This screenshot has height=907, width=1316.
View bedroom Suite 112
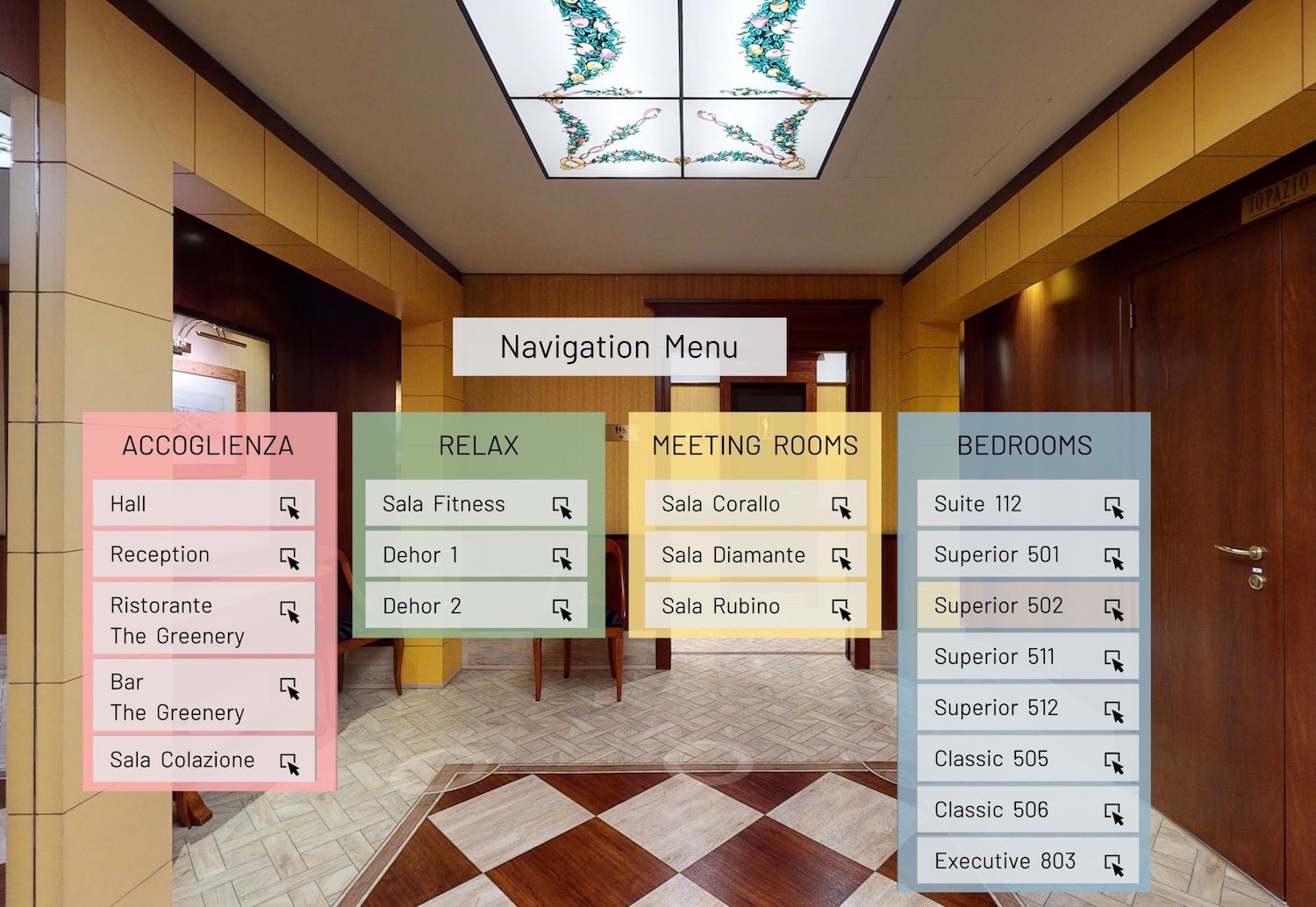click(1027, 504)
